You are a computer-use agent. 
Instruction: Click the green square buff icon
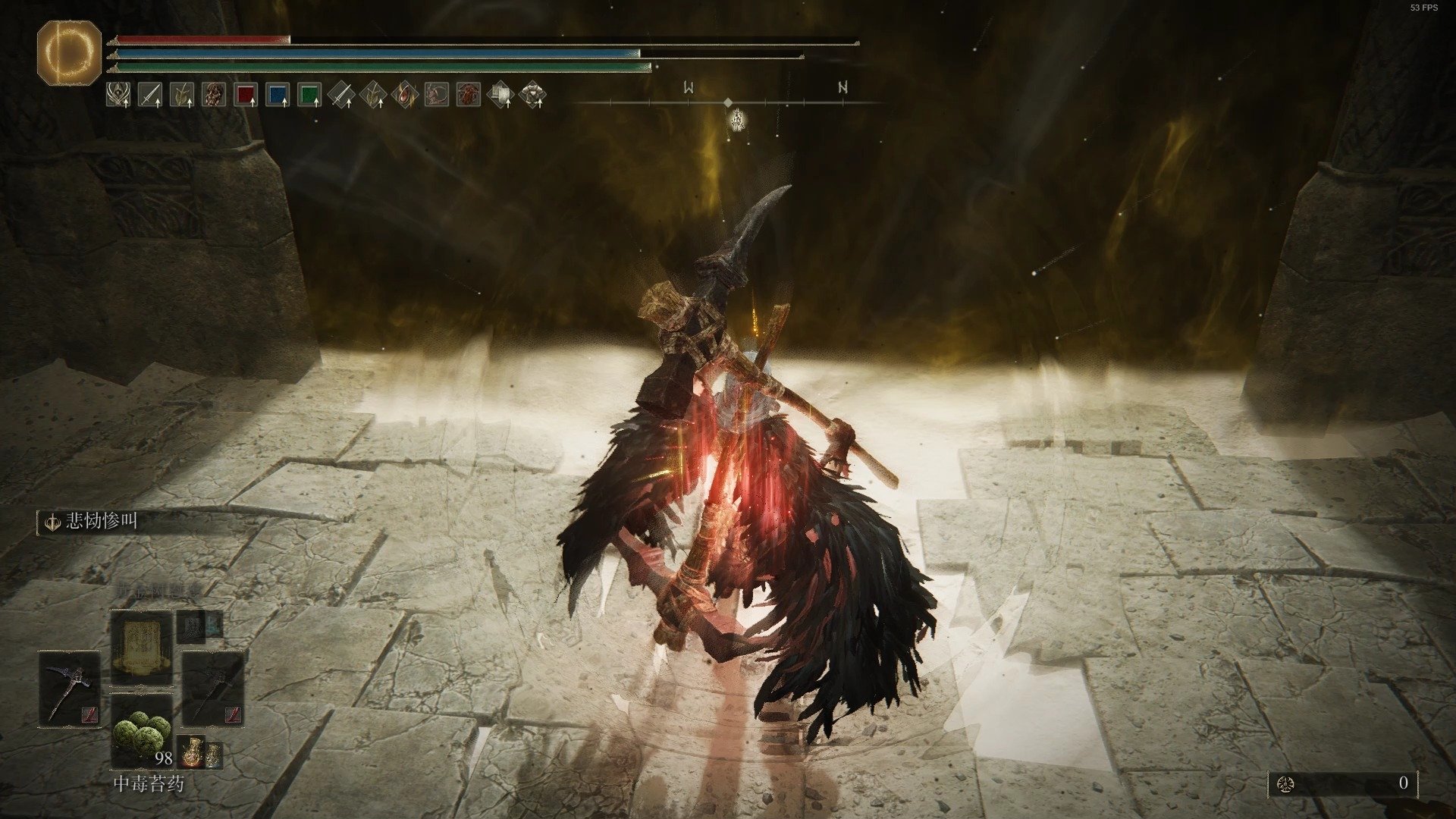coord(309,95)
